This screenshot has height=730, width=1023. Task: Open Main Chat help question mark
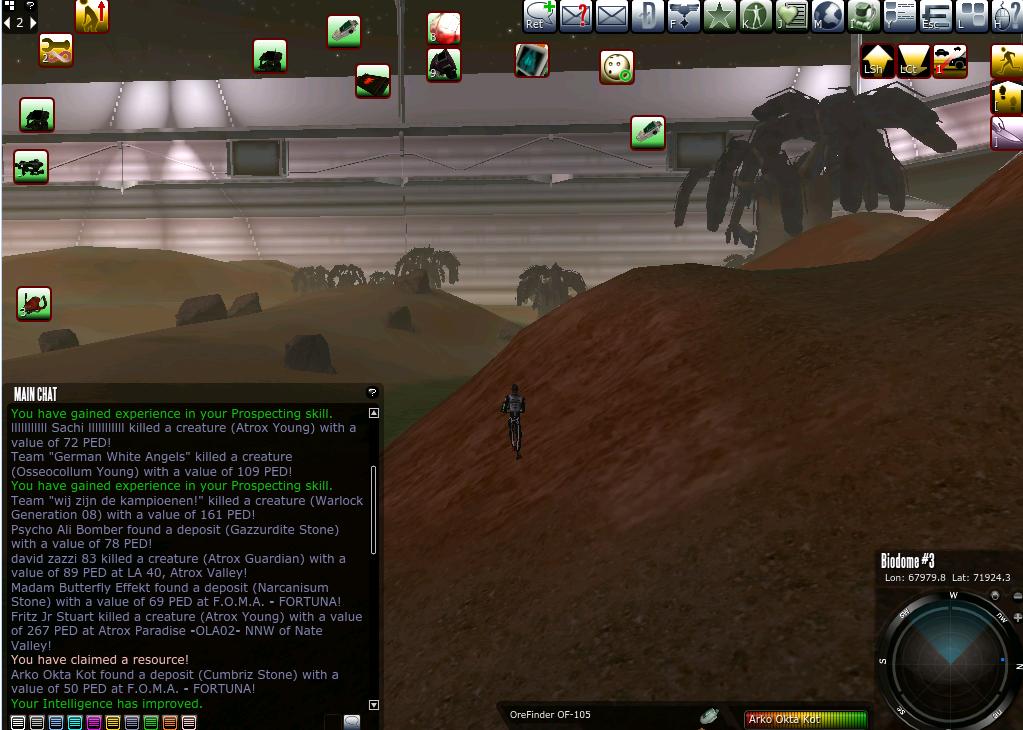[372, 393]
